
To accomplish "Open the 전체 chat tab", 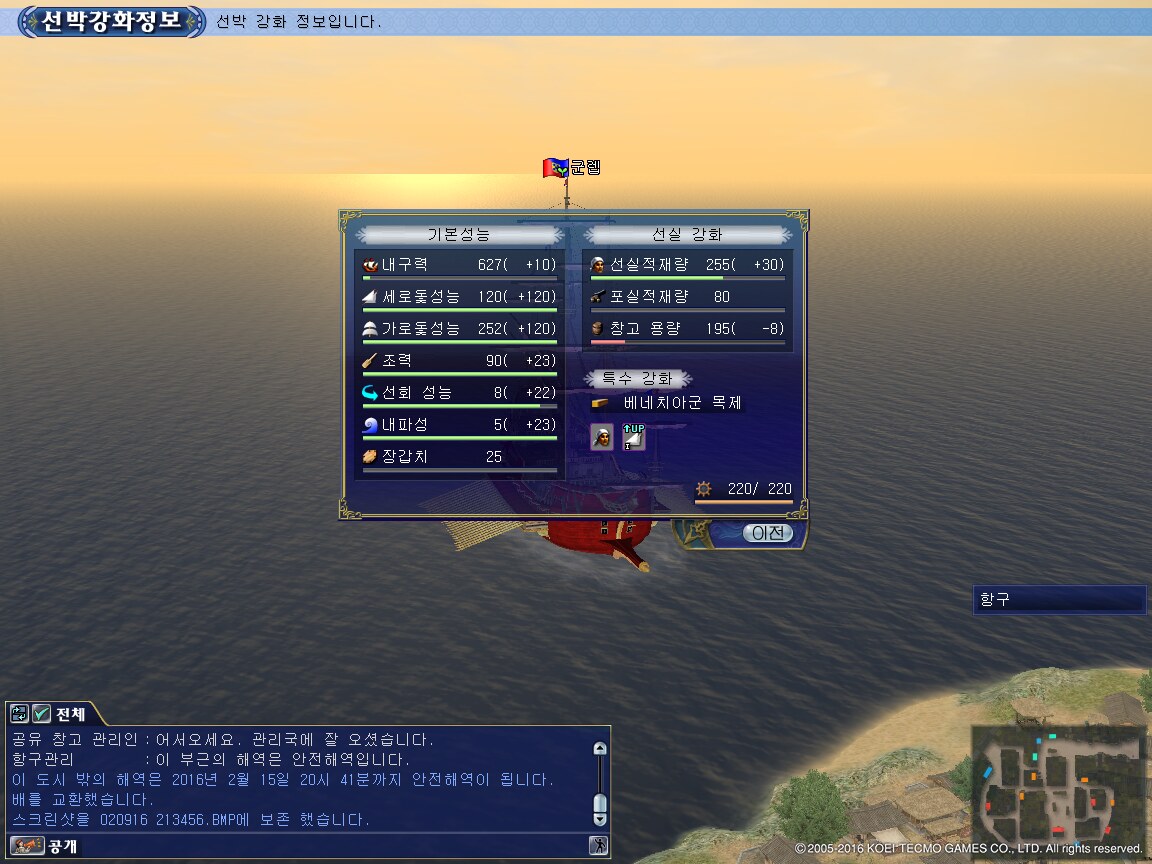I will click(70, 714).
